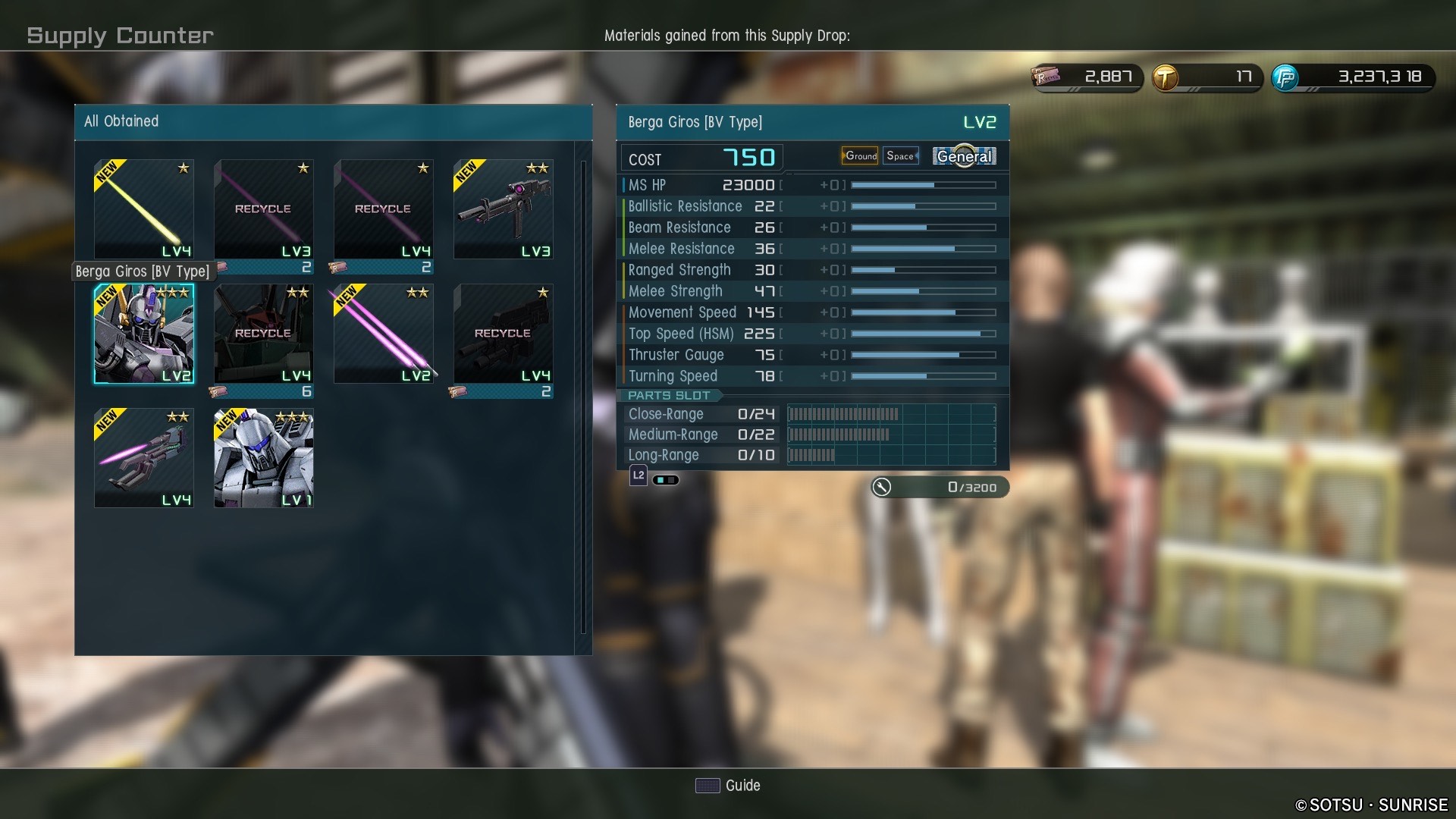
Task: Select the recycled one-star gun tile
Action: (x=503, y=334)
